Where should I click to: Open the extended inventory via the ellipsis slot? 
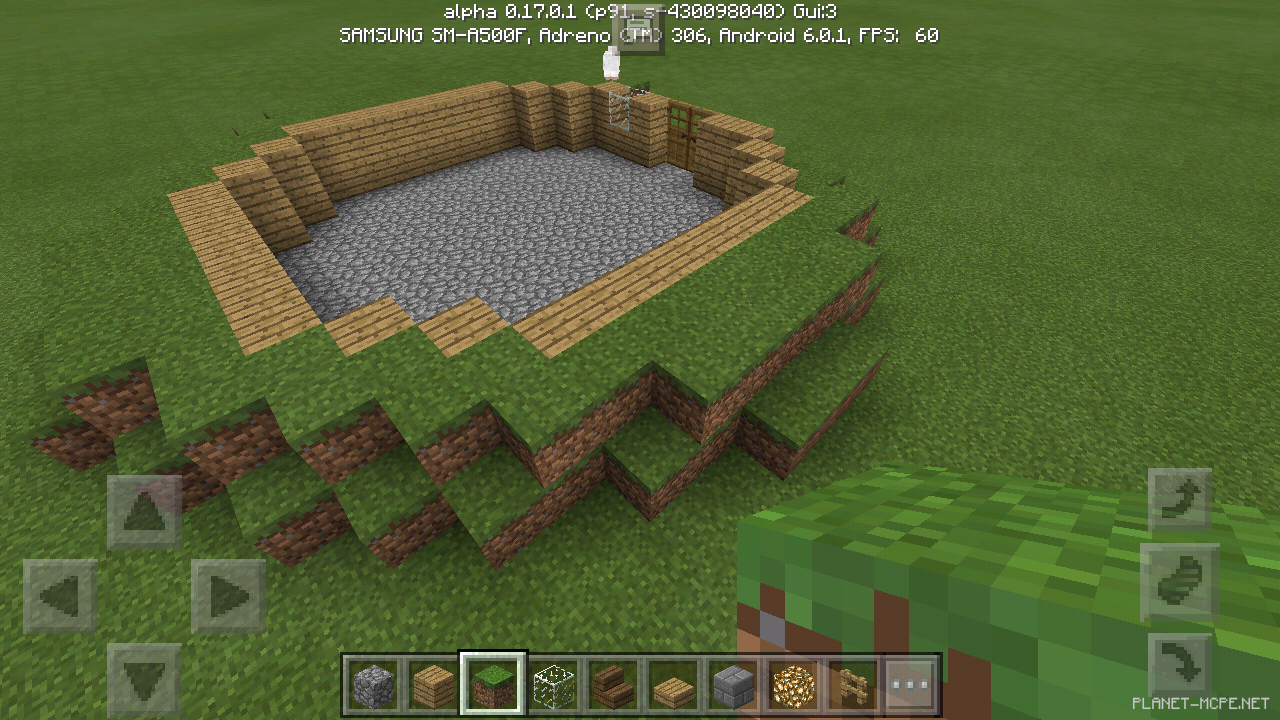910,685
